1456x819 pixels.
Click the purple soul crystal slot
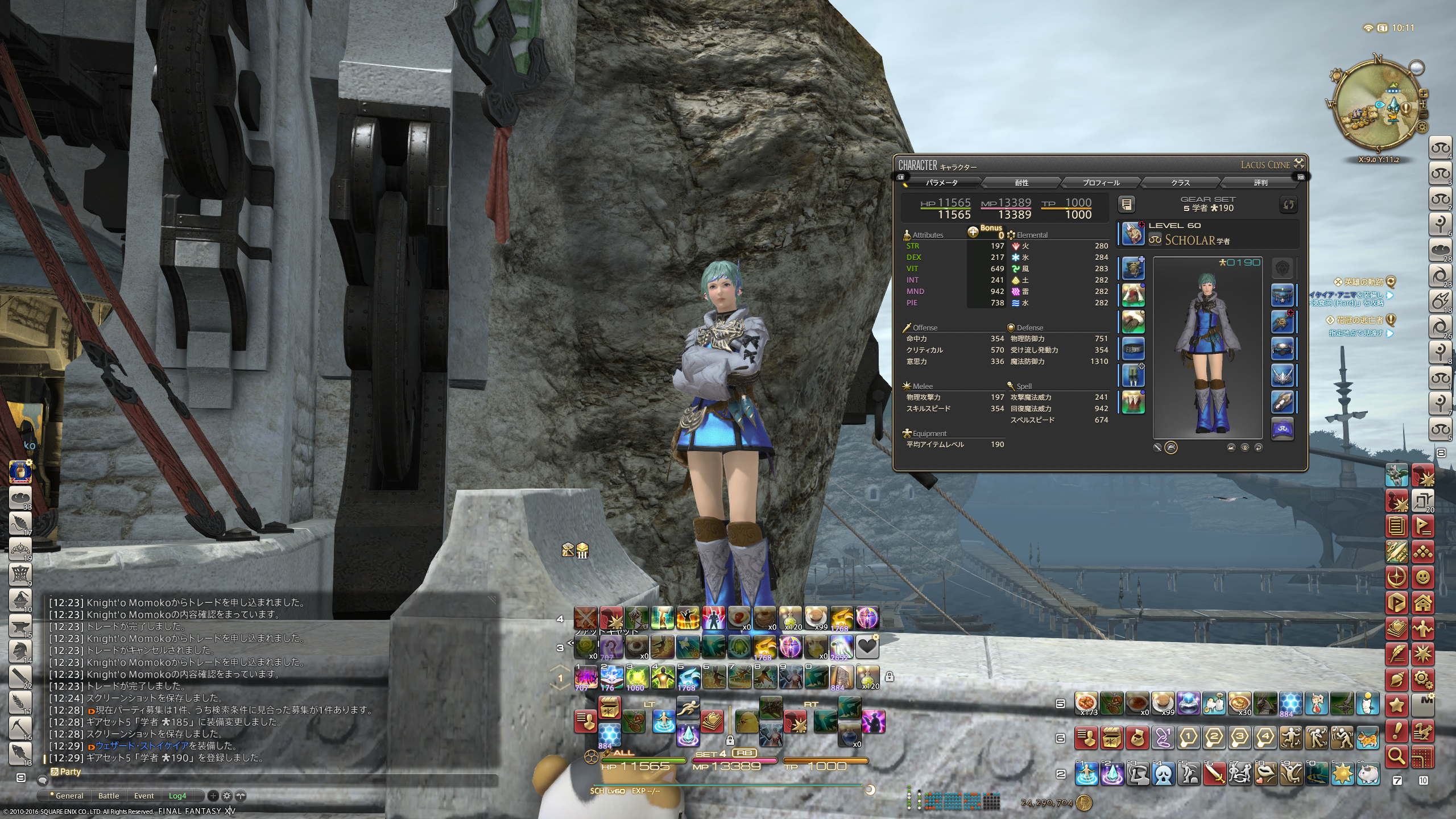[1283, 429]
